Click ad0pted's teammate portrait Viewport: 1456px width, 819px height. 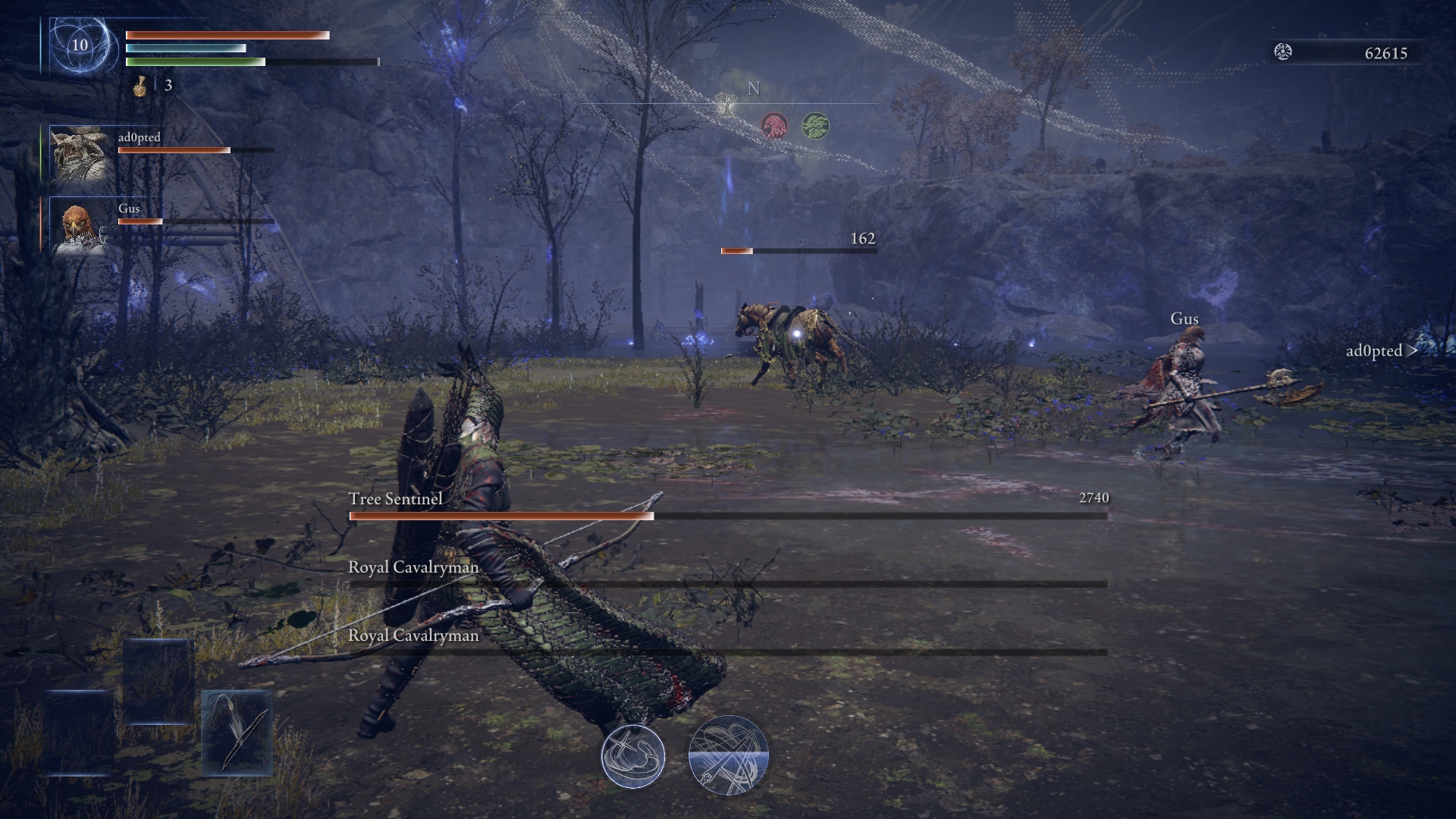(80, 155)
